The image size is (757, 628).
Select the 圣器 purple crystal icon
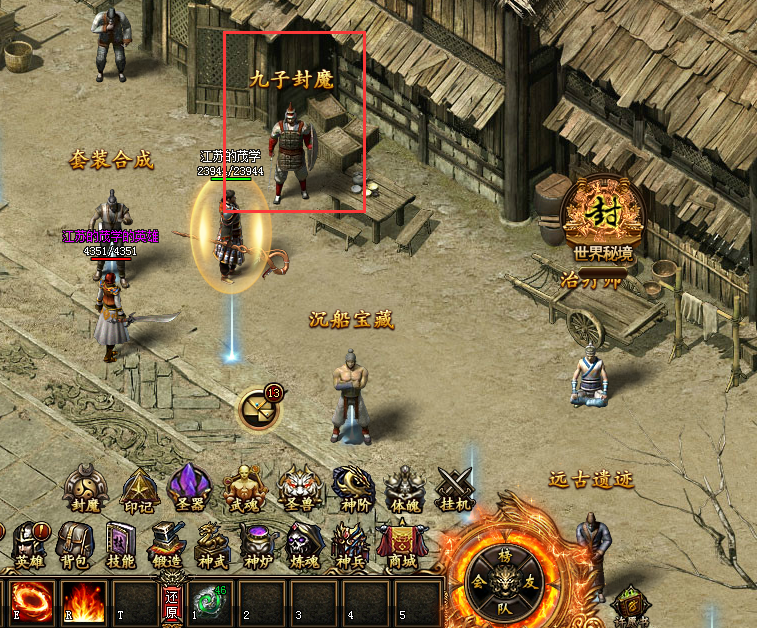tap(190, 487)
